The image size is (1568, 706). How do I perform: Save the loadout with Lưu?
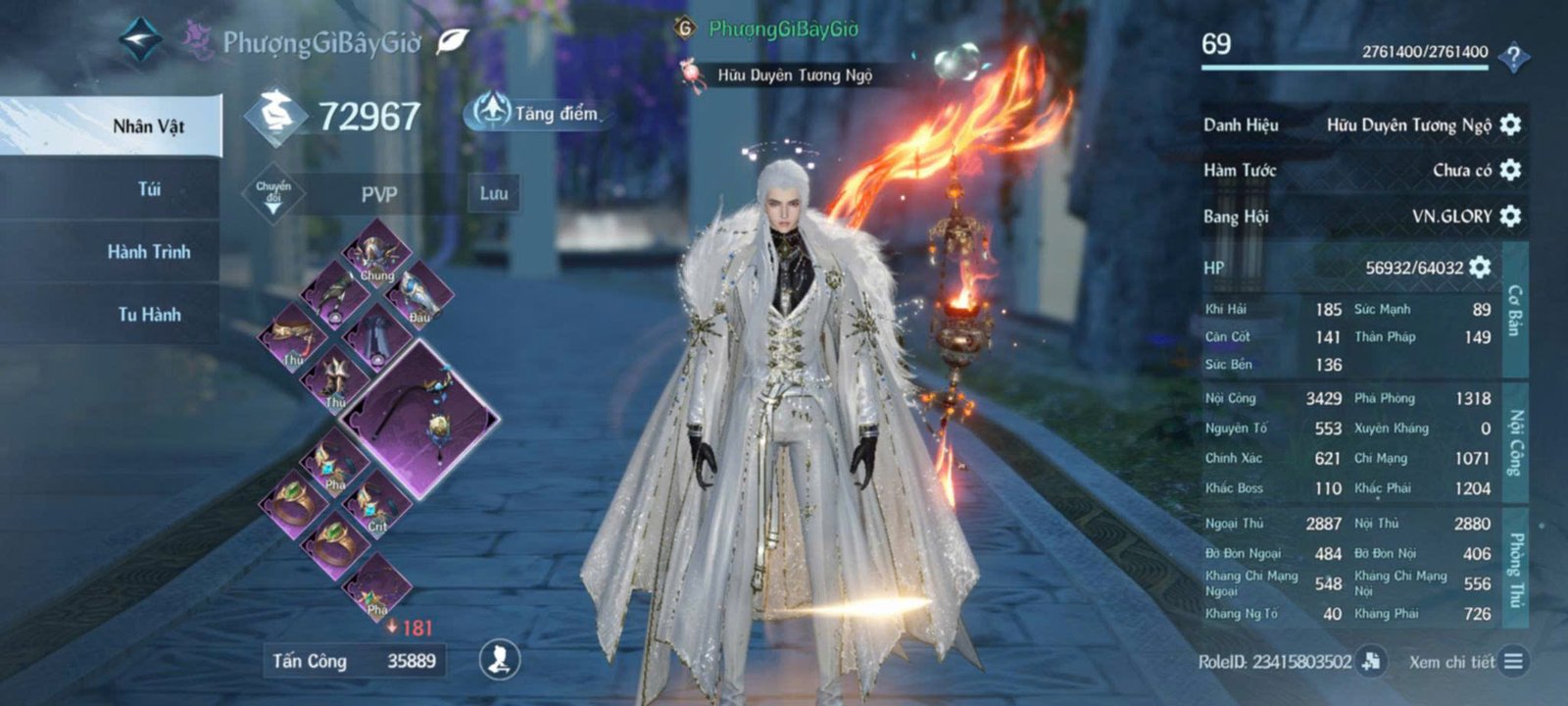pos(493,194)
